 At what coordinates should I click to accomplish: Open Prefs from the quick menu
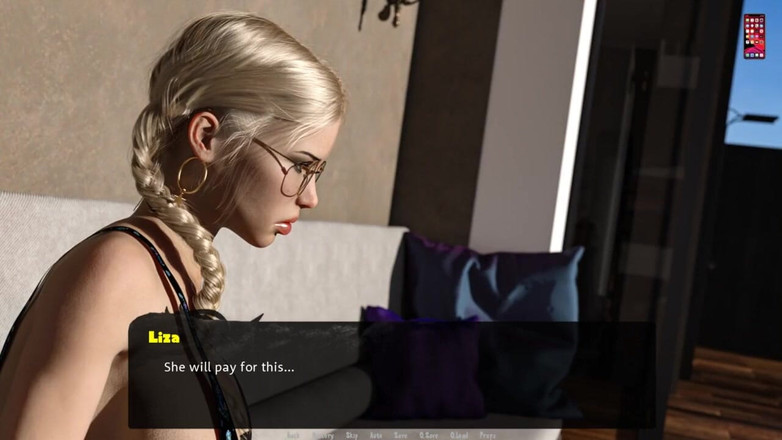[488, 435]
